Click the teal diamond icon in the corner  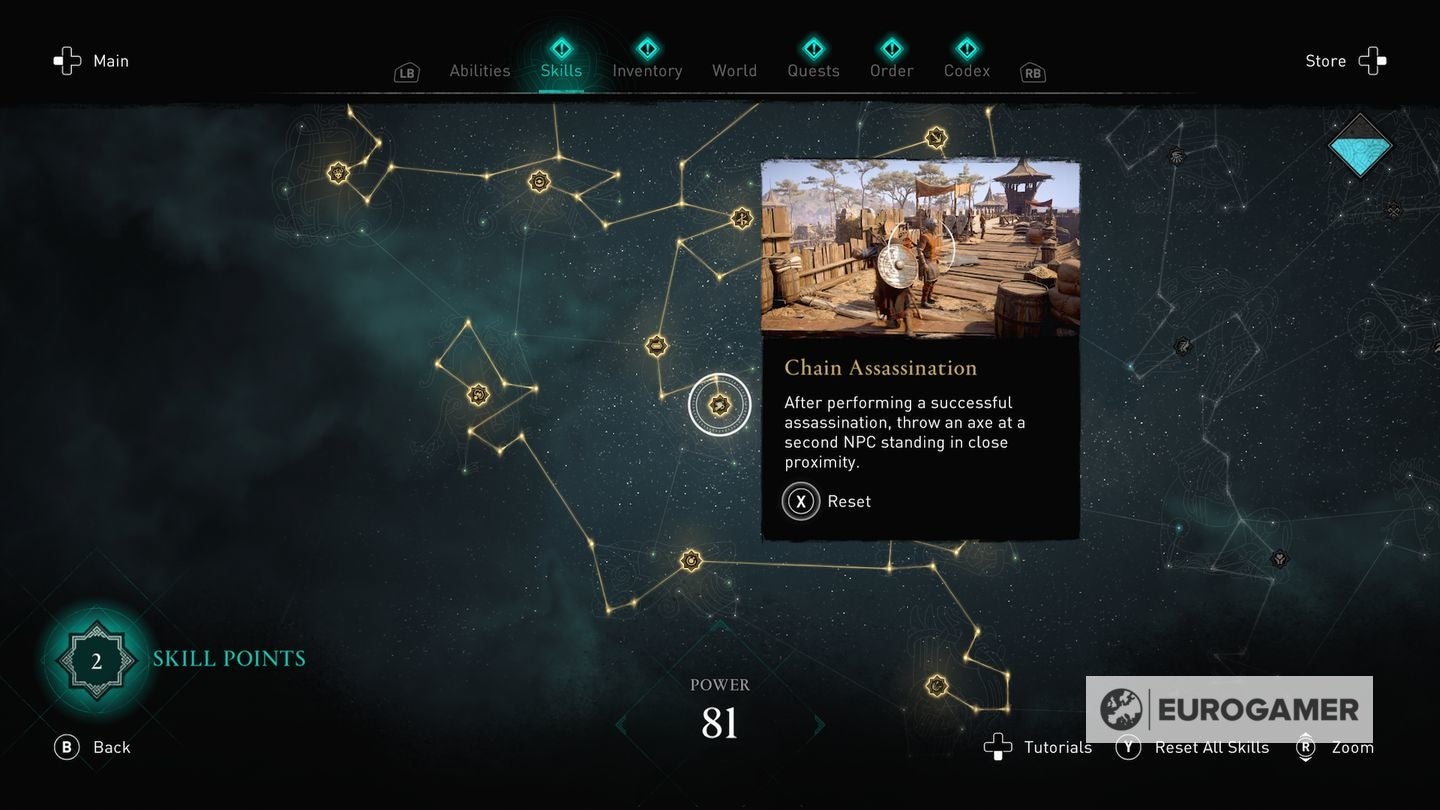pyautogui.click(x=1360, y=146)
